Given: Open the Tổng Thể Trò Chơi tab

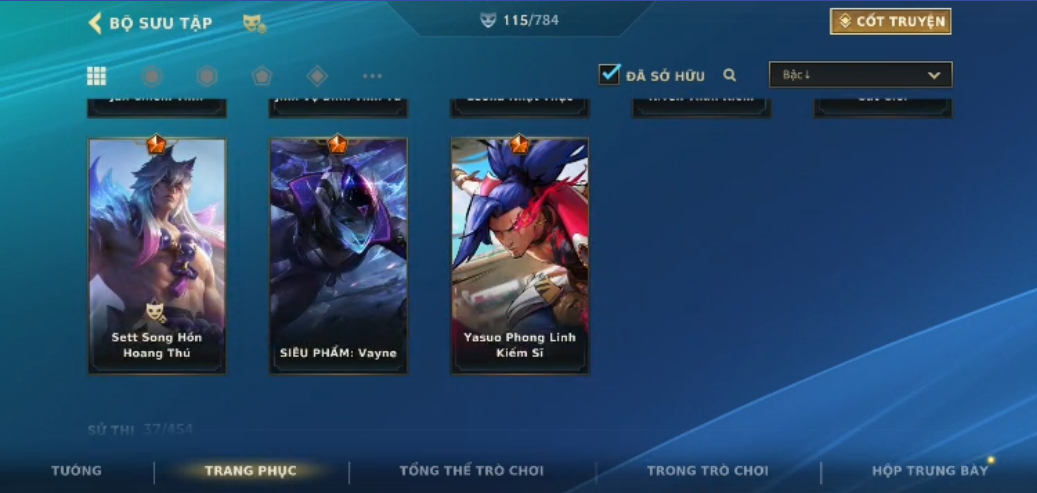Looking at the screenshot, I should coord(471,471).
